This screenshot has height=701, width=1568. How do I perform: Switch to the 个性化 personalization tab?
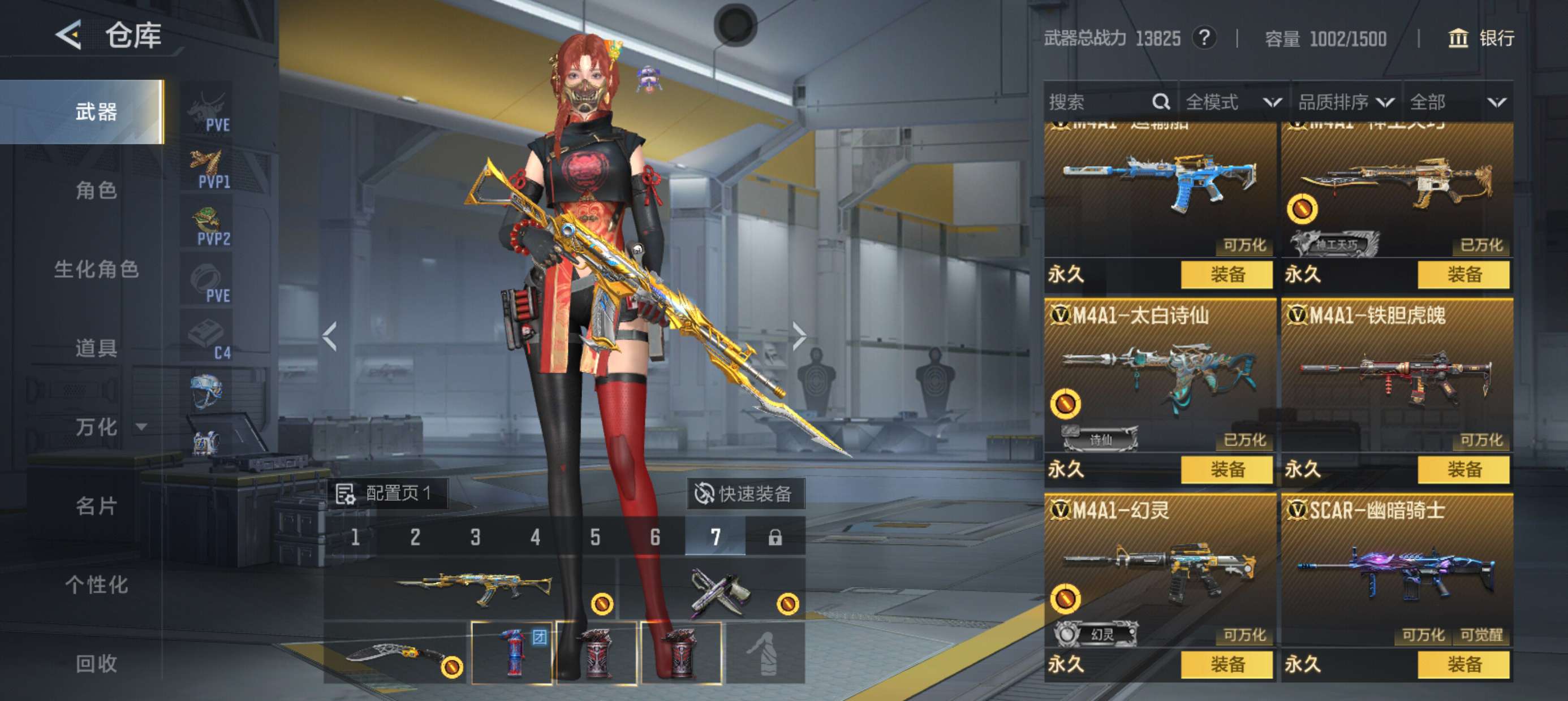click(x=96, y=584)
